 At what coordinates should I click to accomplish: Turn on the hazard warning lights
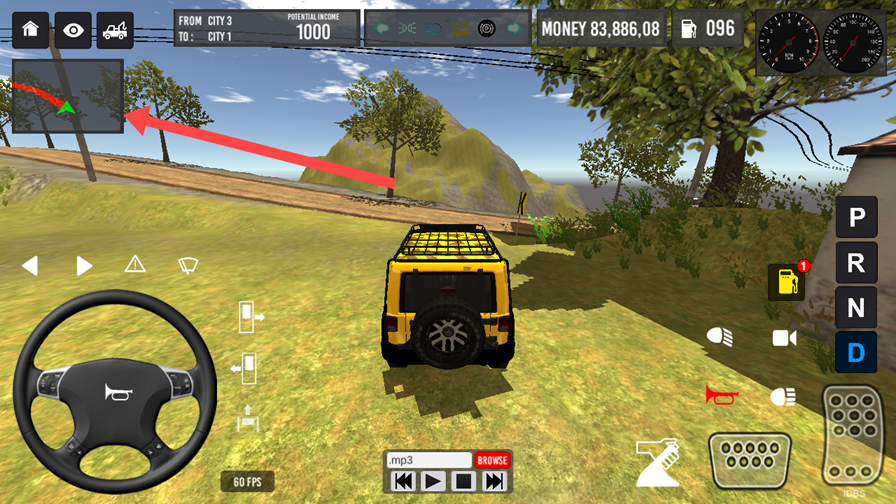[x=135, y=264]
